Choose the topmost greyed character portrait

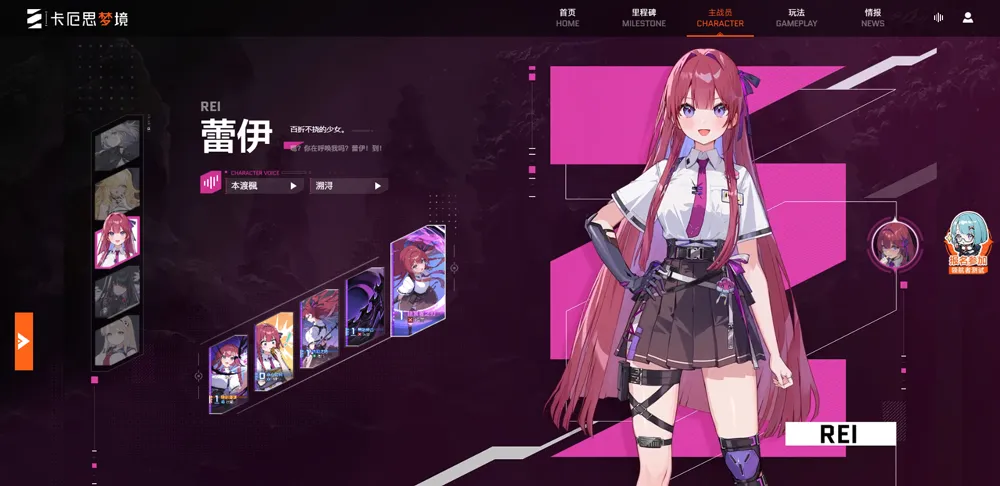(117, 146)
